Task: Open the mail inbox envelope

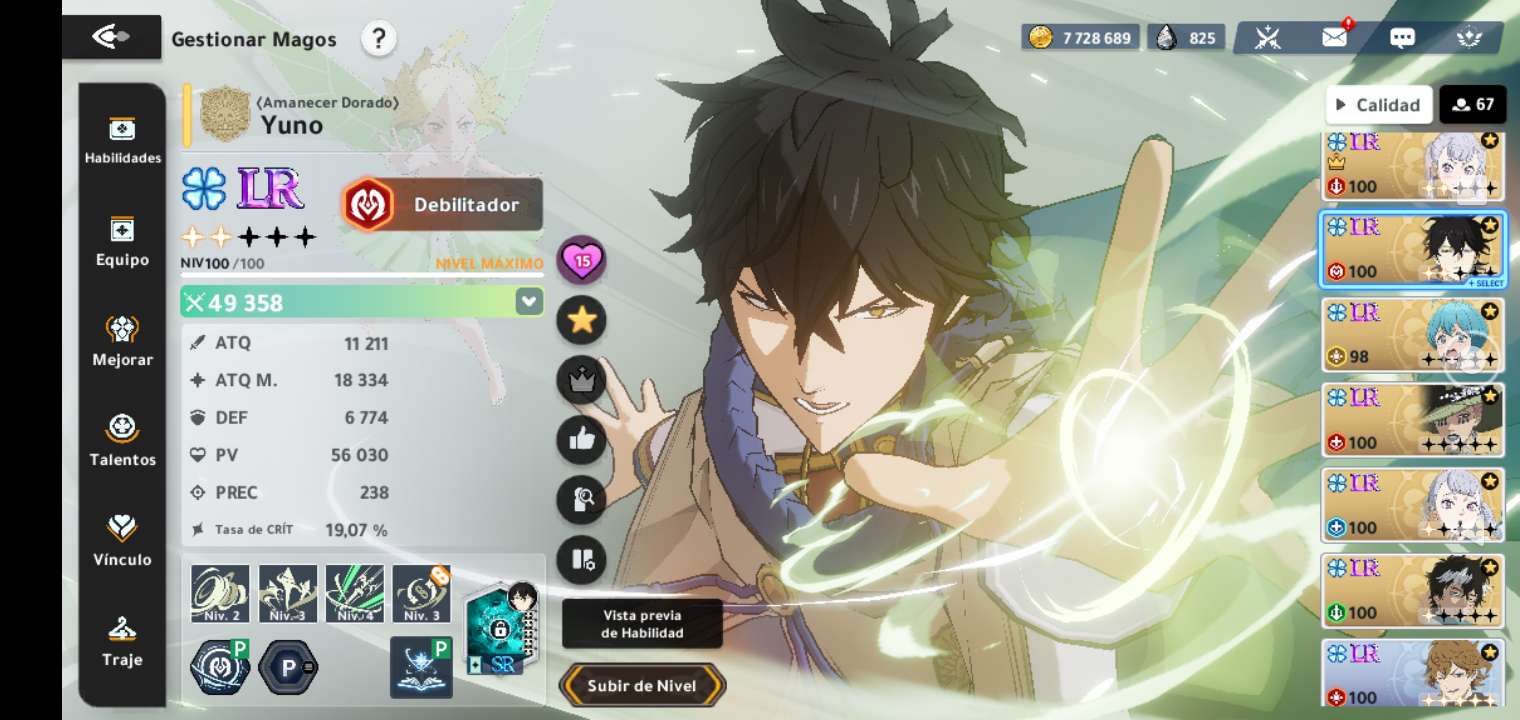Action: (x=1335, y=38)
